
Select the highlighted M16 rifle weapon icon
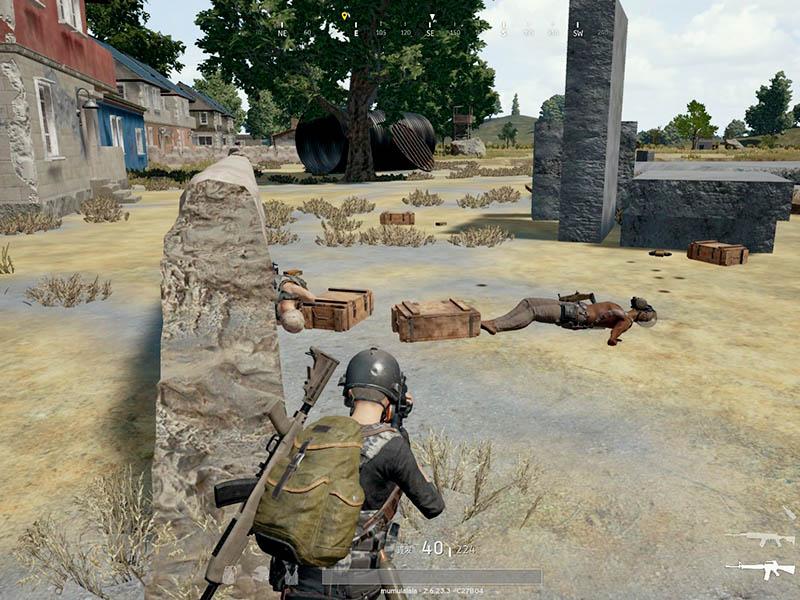tap(760, 569)
